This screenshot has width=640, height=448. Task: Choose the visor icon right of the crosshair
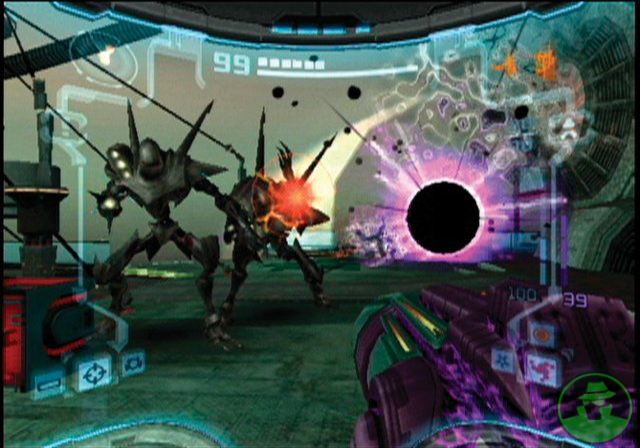[132, 361]
